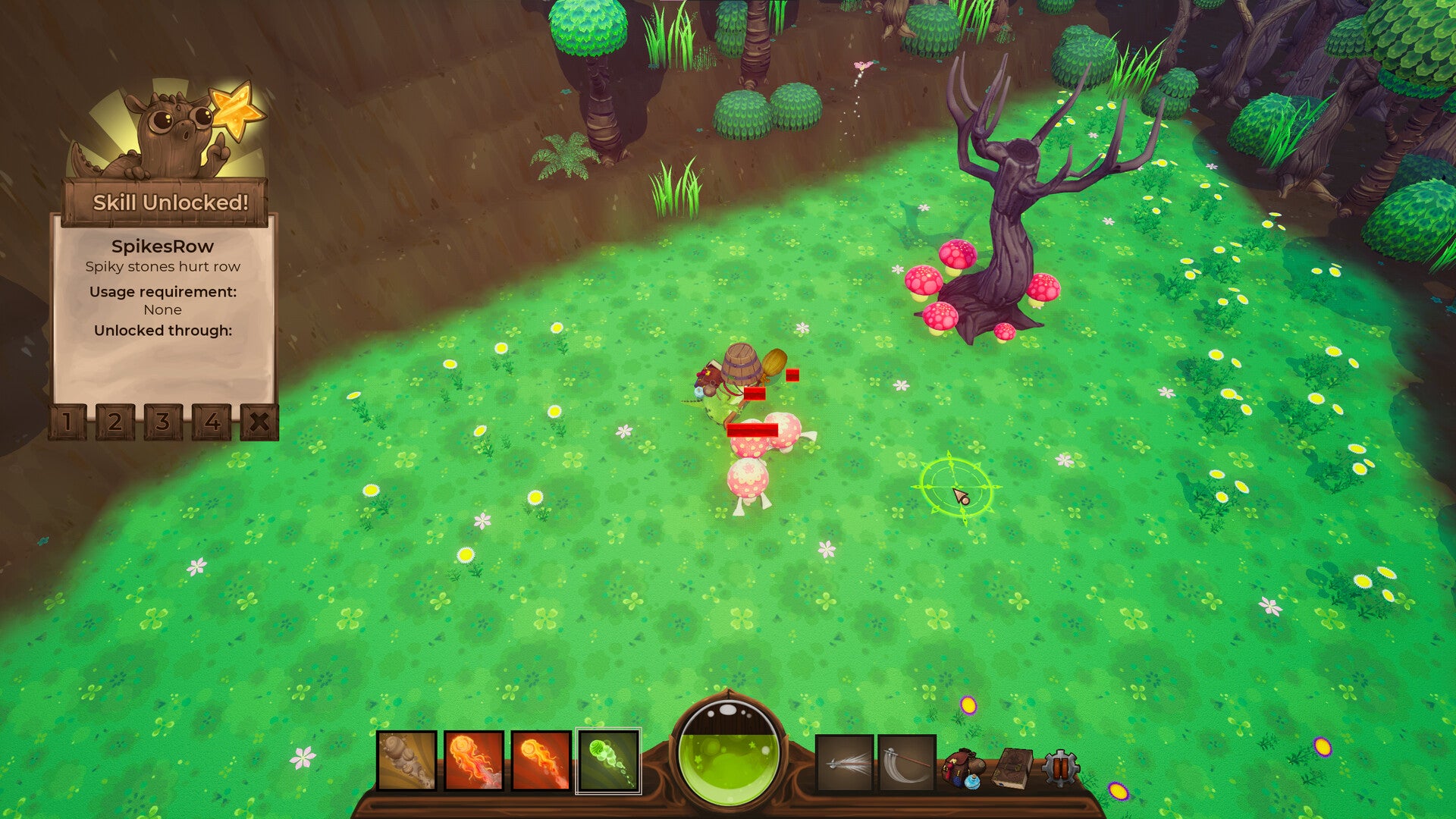Click the gear pause button

[x=1059, y=769]
